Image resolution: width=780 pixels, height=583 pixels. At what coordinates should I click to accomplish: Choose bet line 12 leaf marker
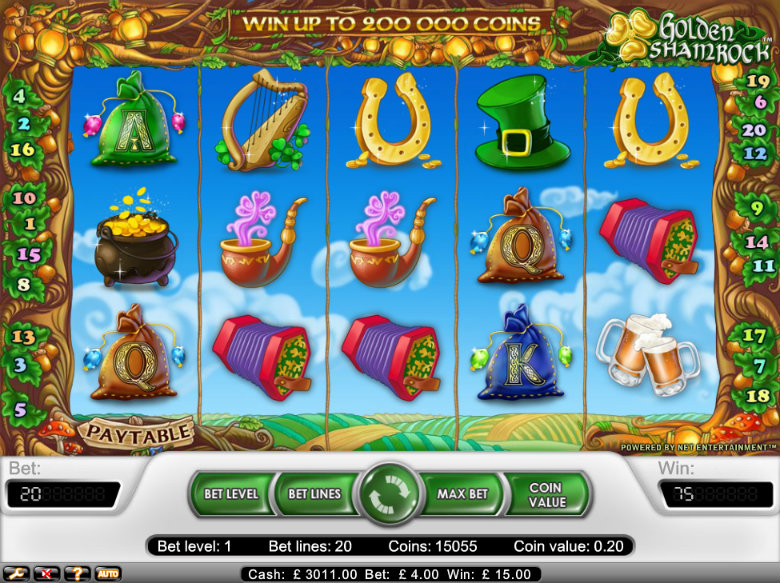tap(757, 154)
